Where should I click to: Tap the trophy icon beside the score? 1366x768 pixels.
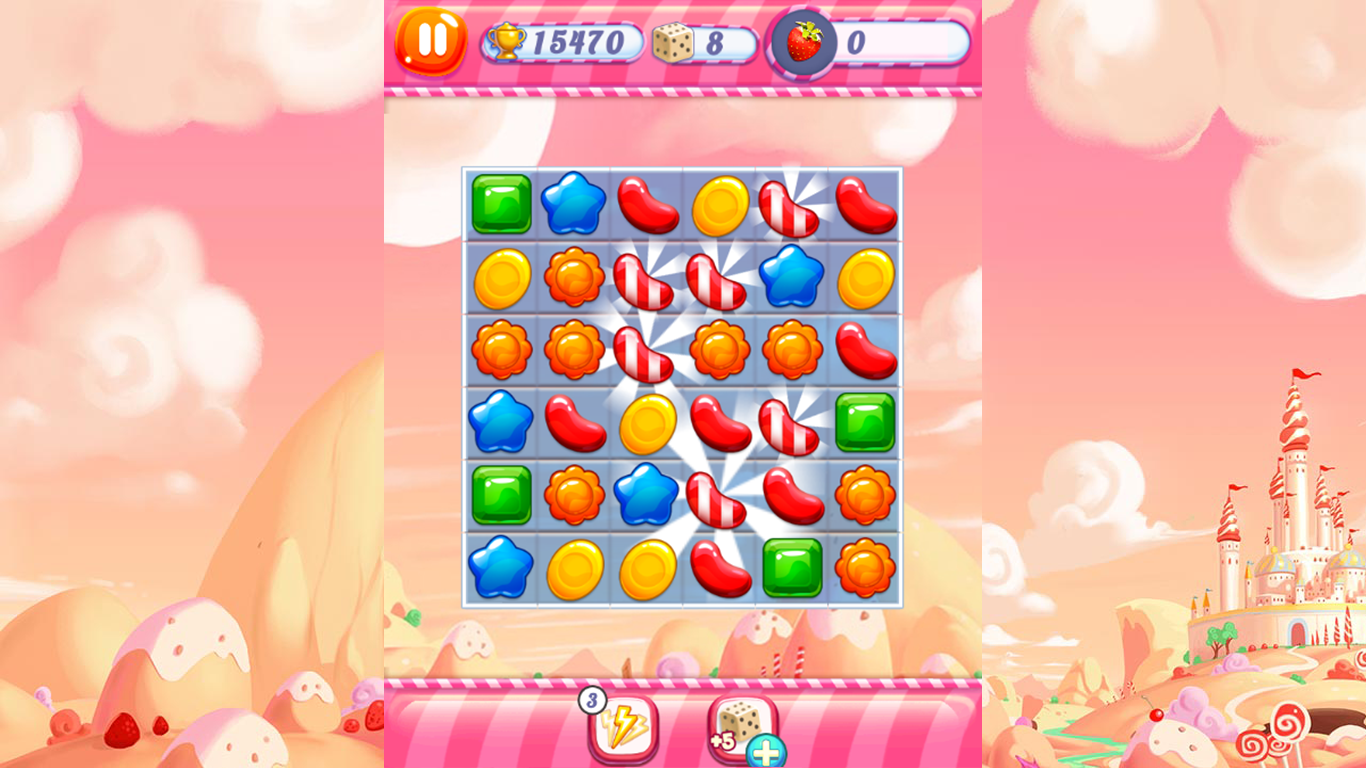pyautogui.click(x=508, y=40)
